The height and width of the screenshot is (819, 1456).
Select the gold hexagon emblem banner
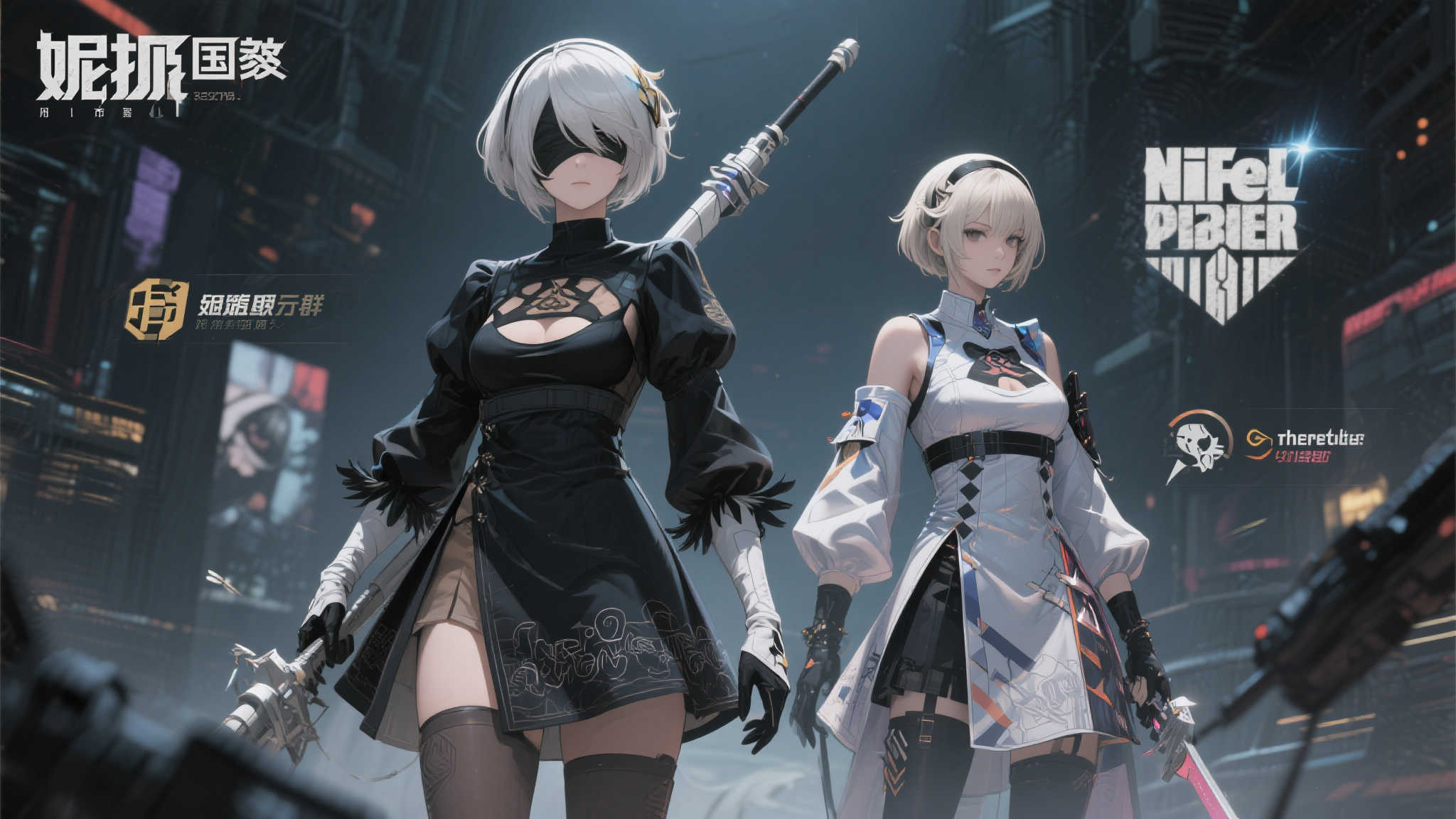click(x=157, y=309)
